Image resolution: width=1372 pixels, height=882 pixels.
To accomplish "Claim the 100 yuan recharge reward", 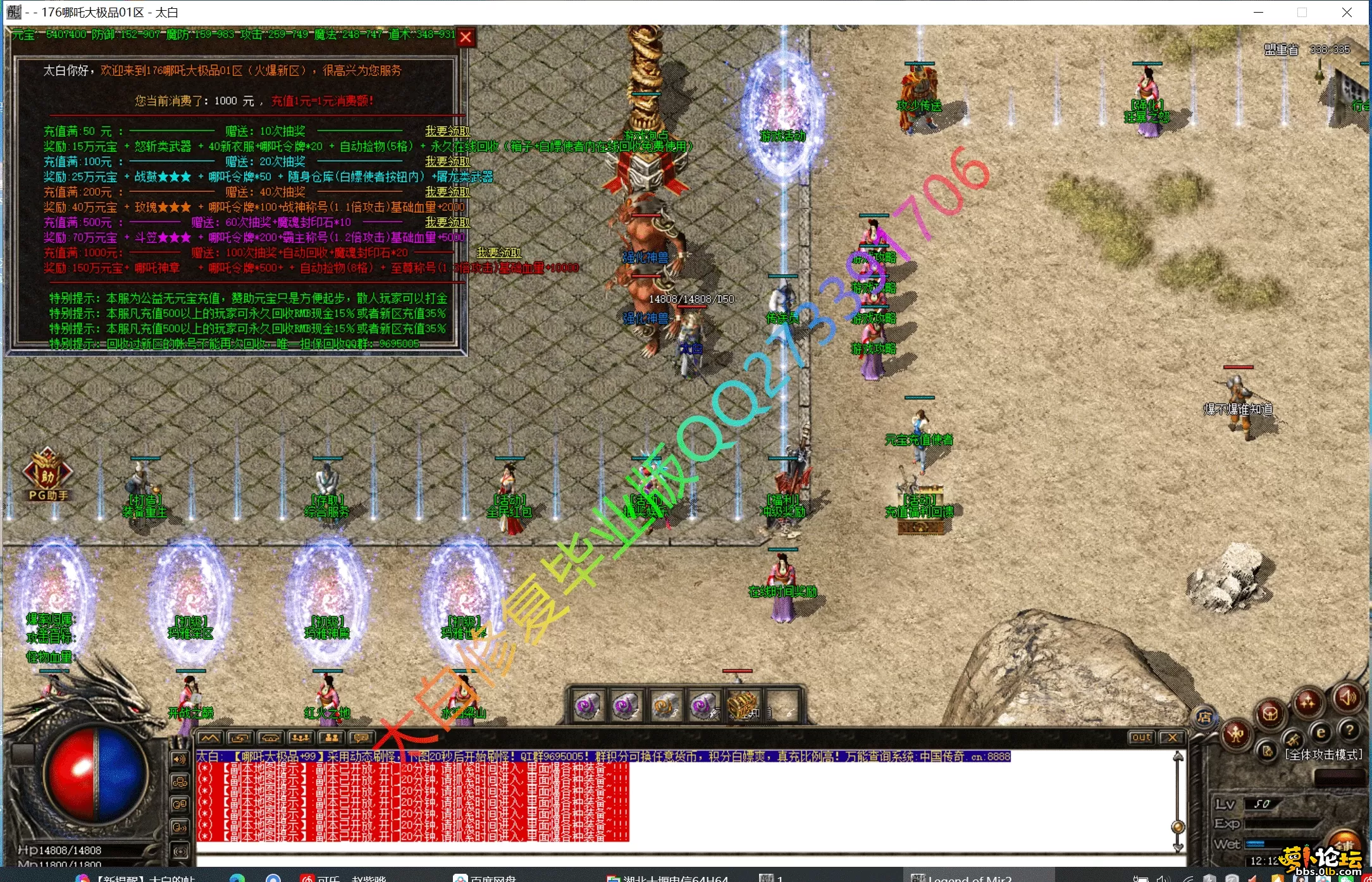I will click(x=447, y=161).
